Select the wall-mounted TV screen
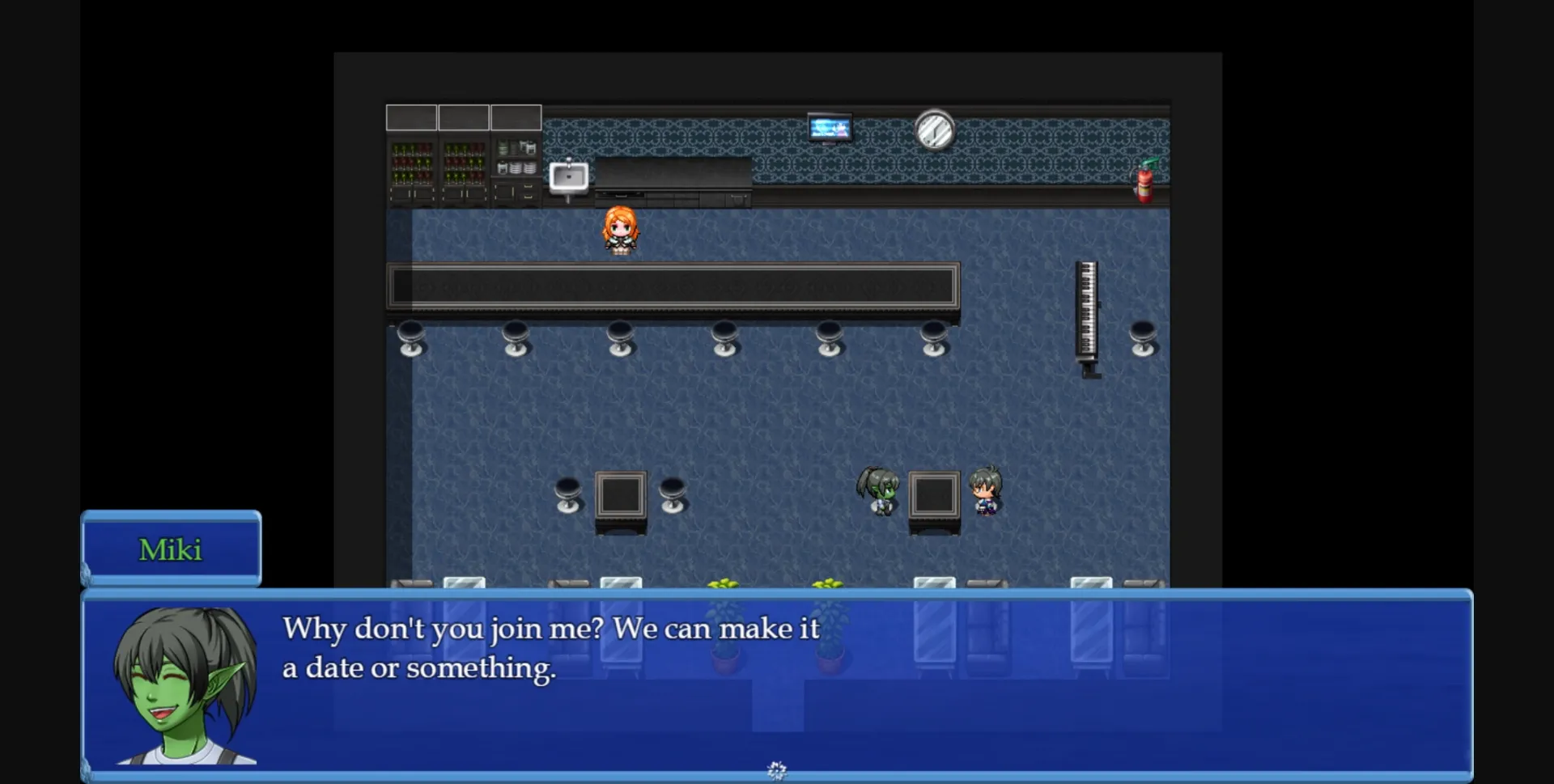1554x784 pixels. click(830, 127)
